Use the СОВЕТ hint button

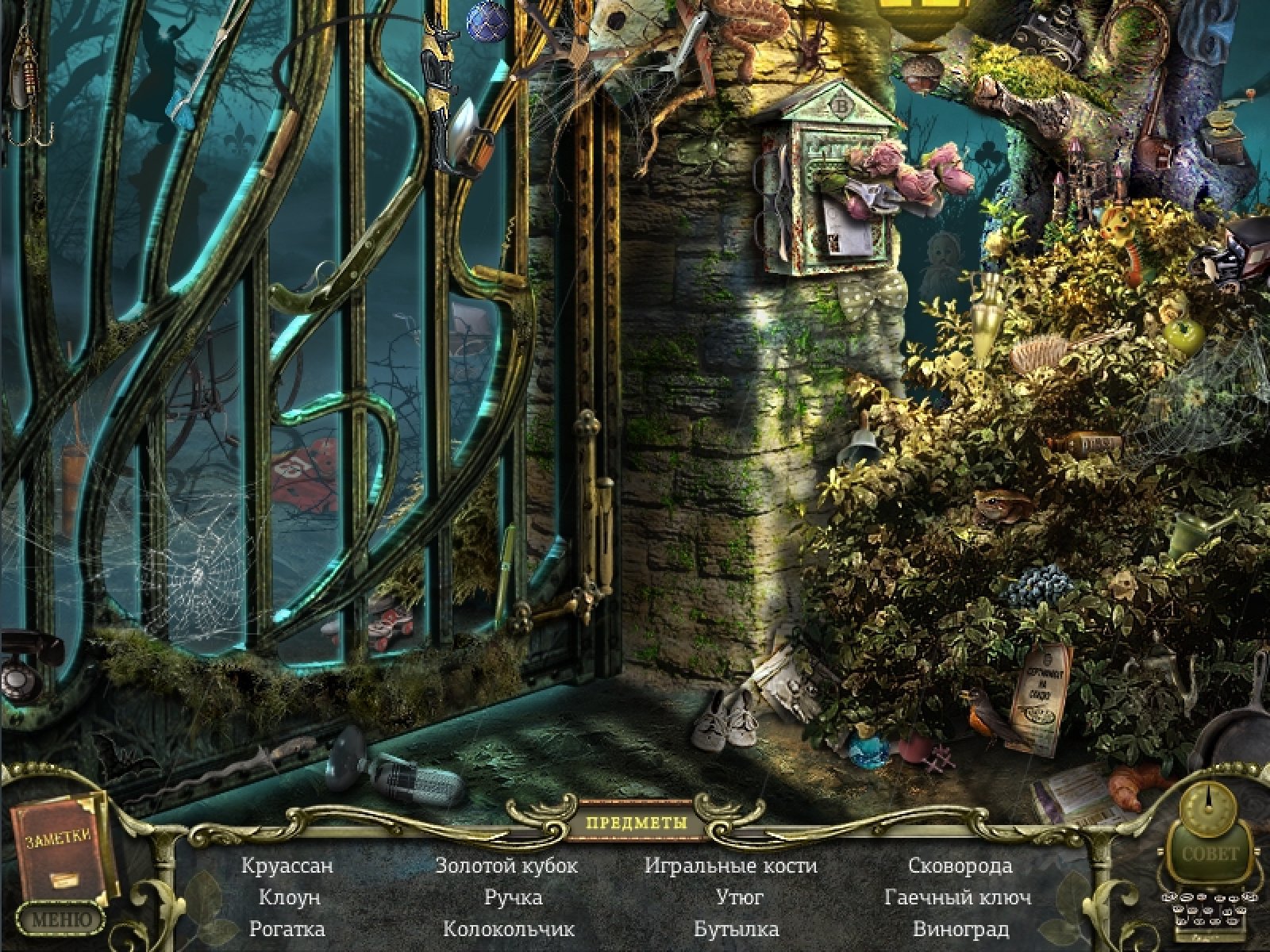tap(1210, 854)
